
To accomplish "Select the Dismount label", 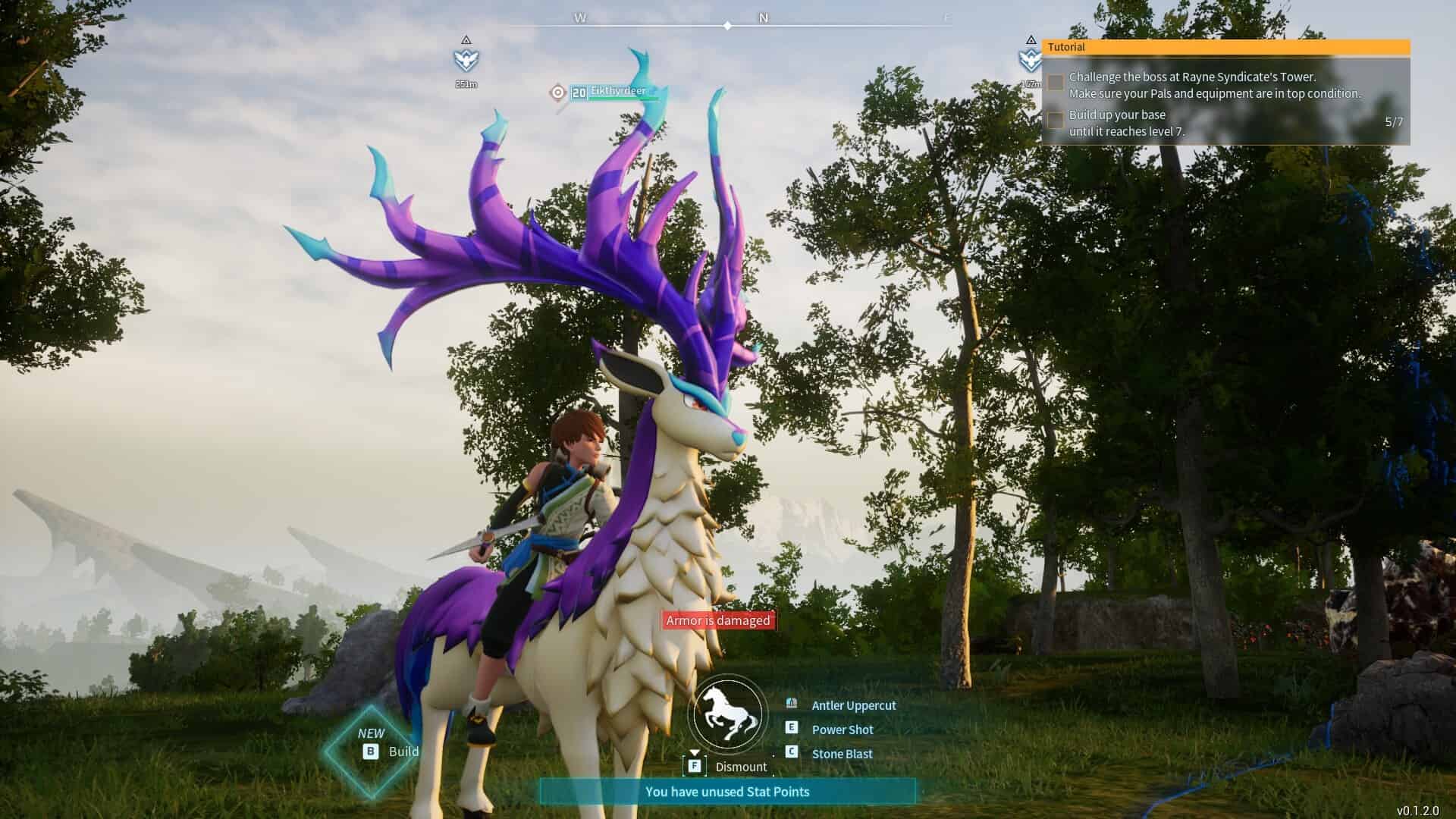I will (742, 767).
